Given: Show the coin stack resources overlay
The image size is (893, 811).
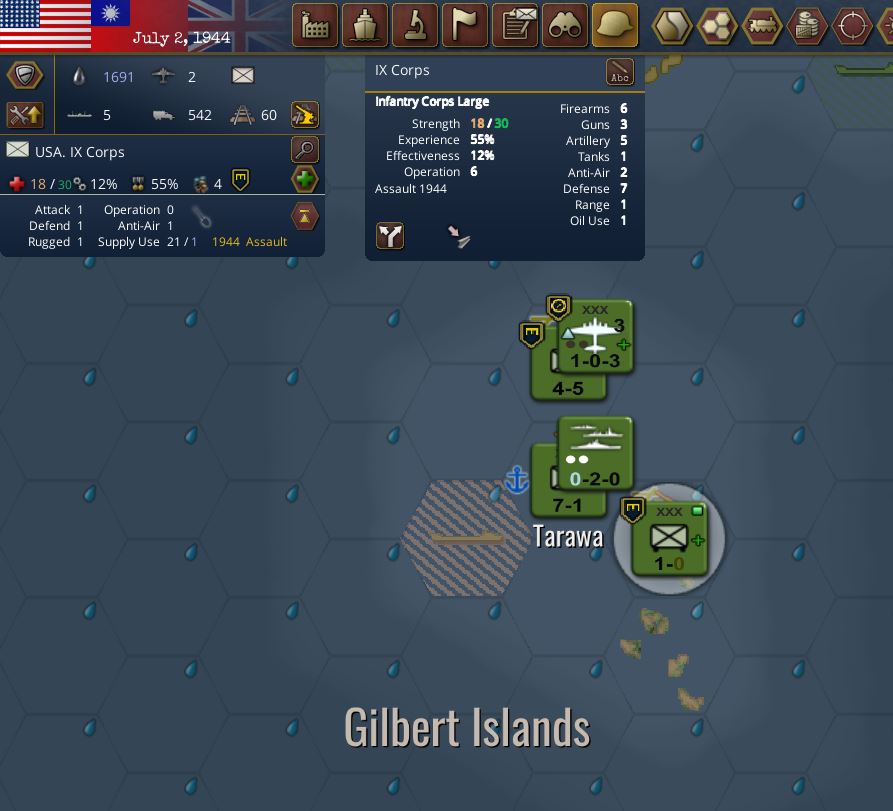Looking at the screenshot, I should [x=808, y=26].
